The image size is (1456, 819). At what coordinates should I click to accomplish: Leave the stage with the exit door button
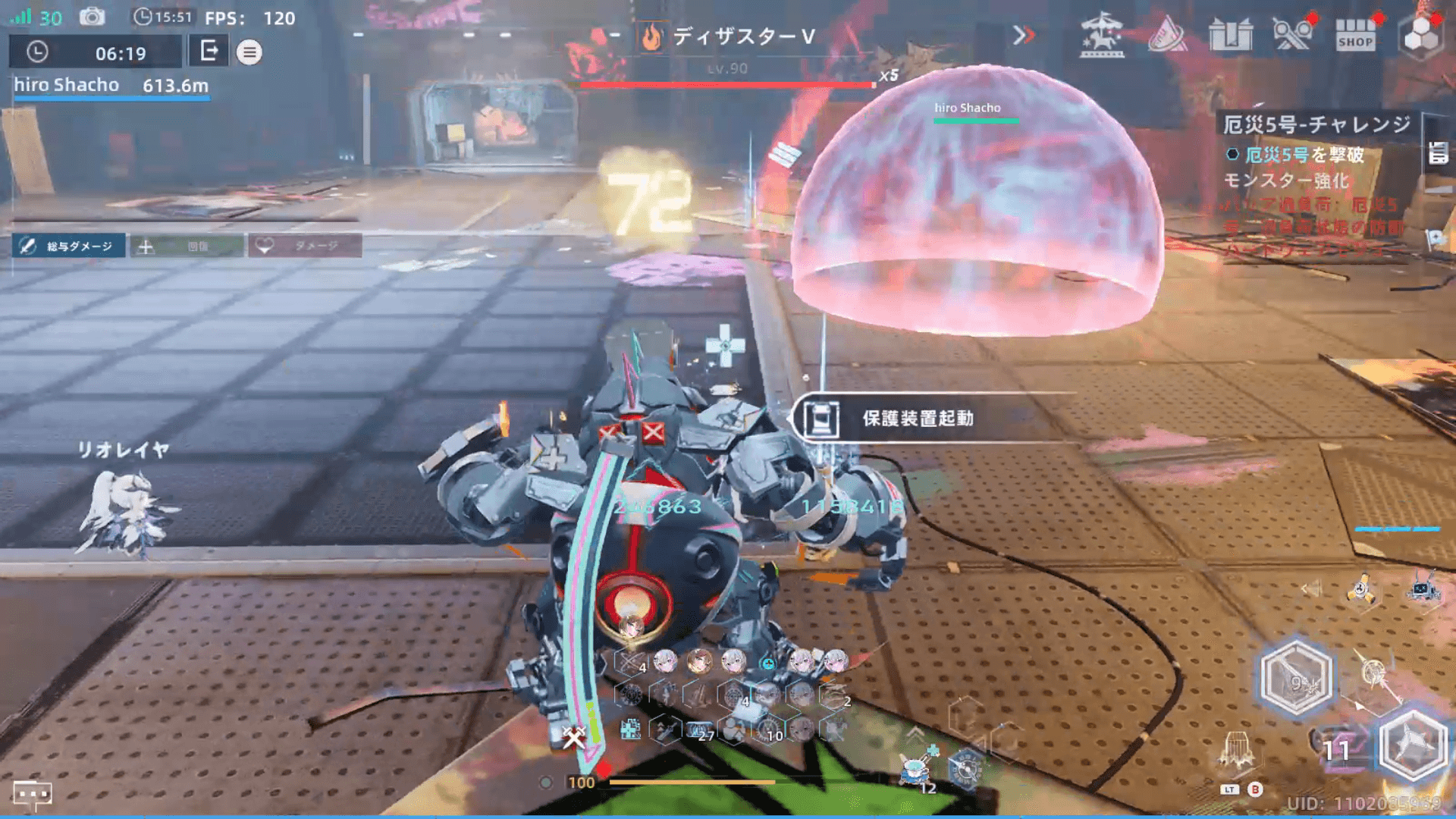pos(209,52)
